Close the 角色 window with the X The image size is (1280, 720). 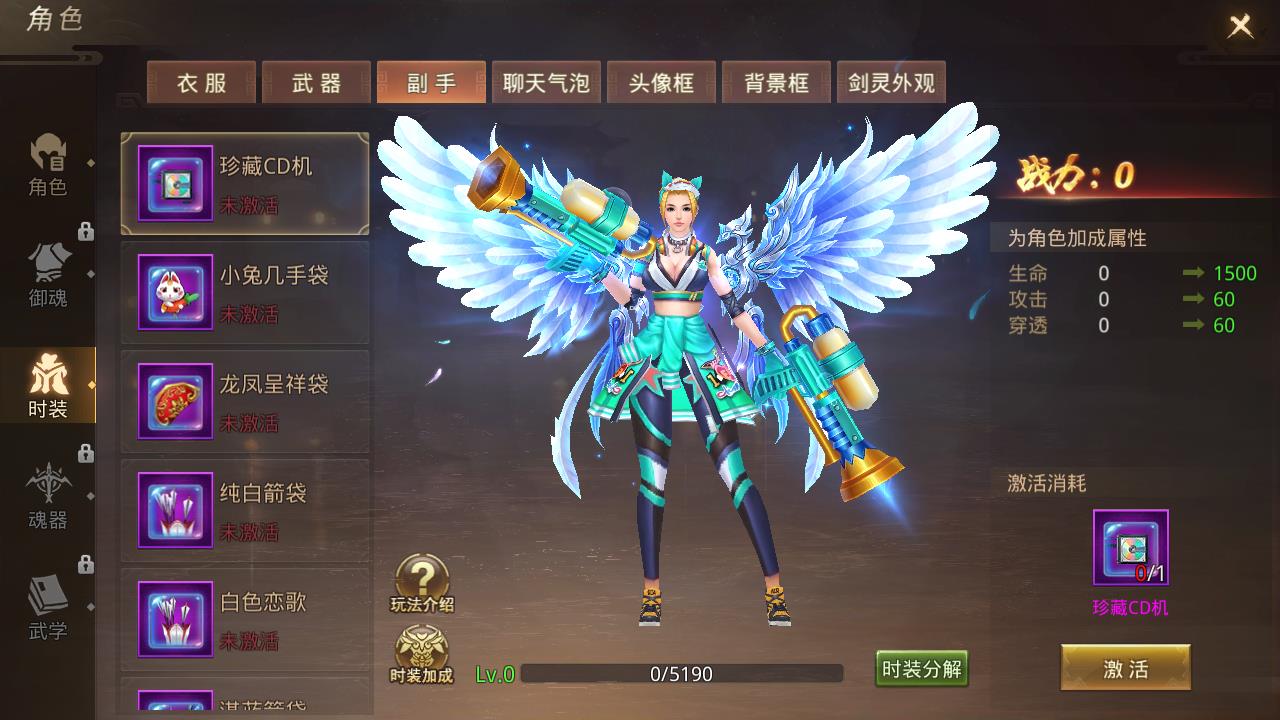coord(1239,25)
